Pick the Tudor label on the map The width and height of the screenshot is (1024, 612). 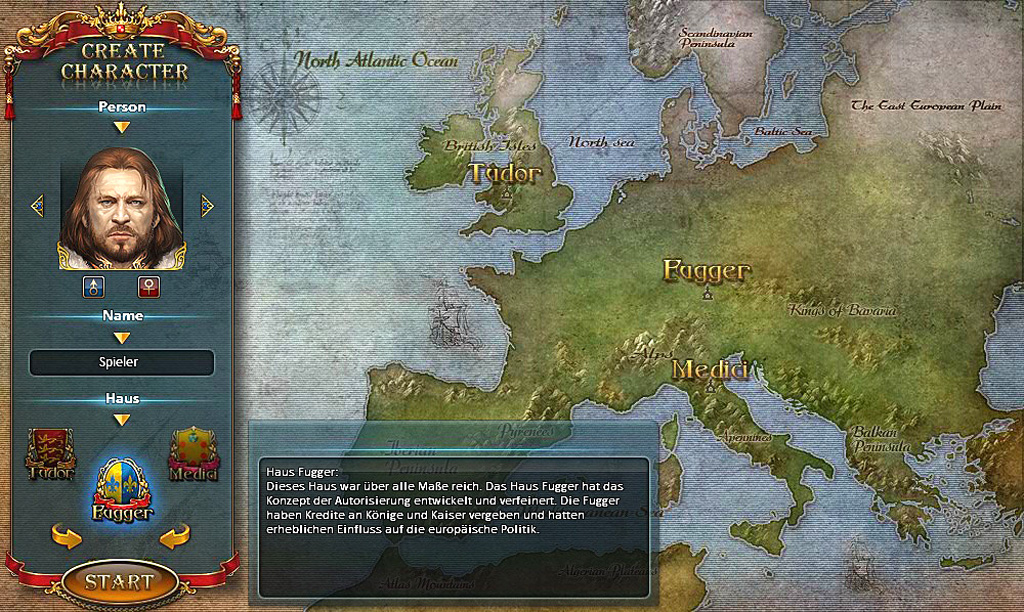pos(506,174)
